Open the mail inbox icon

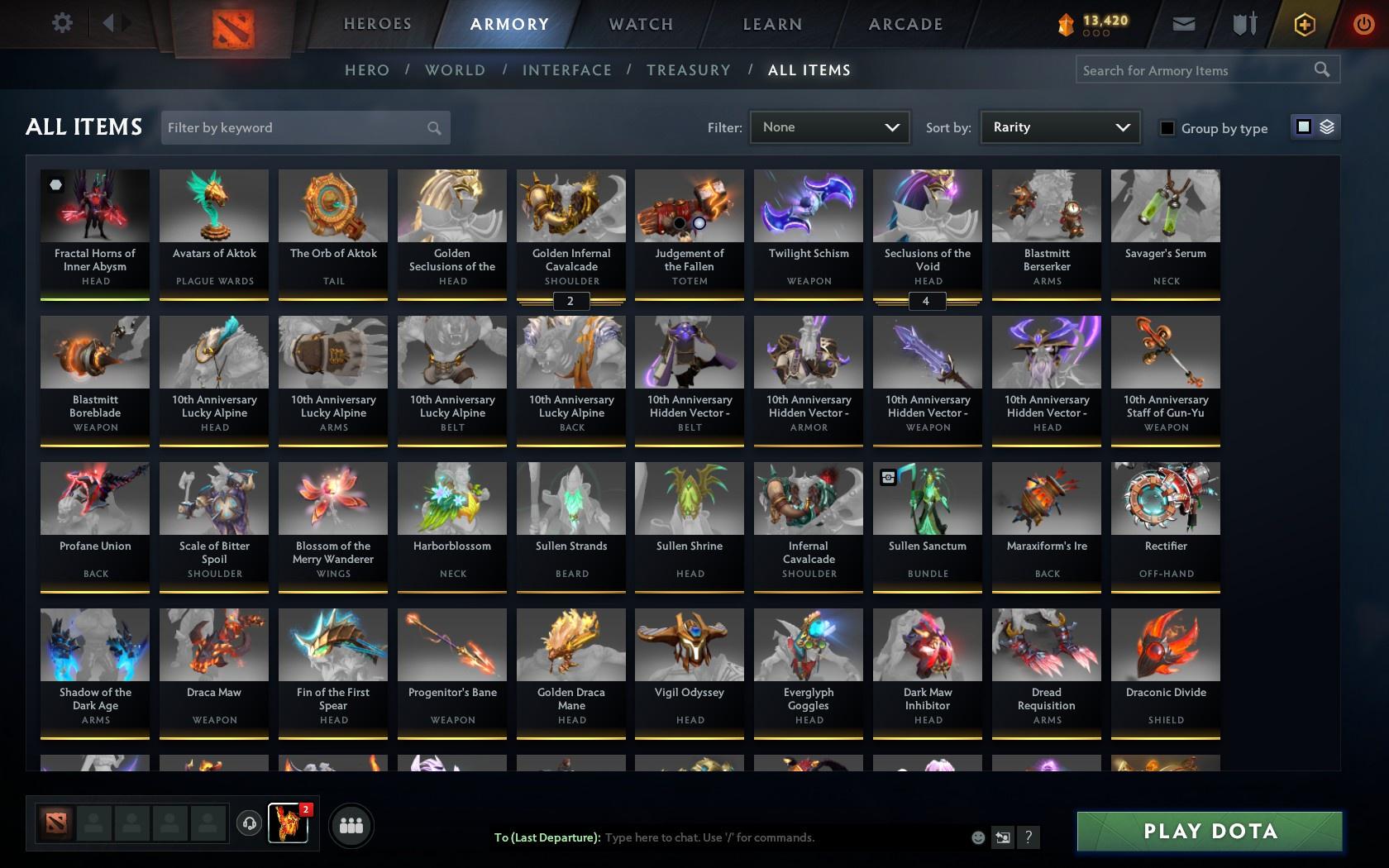point(1182,23)
